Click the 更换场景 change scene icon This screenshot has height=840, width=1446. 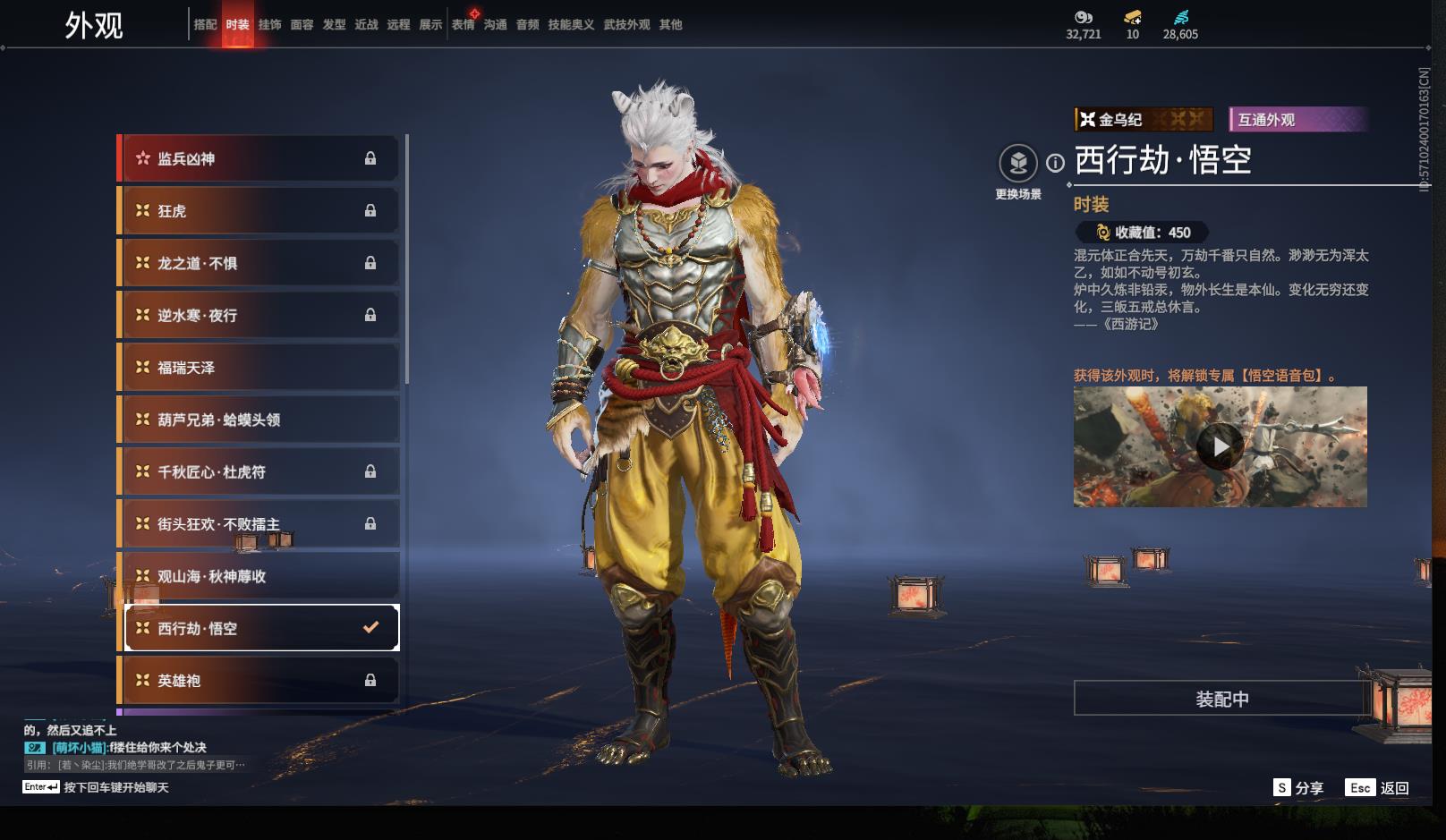tap(1017, 164)
